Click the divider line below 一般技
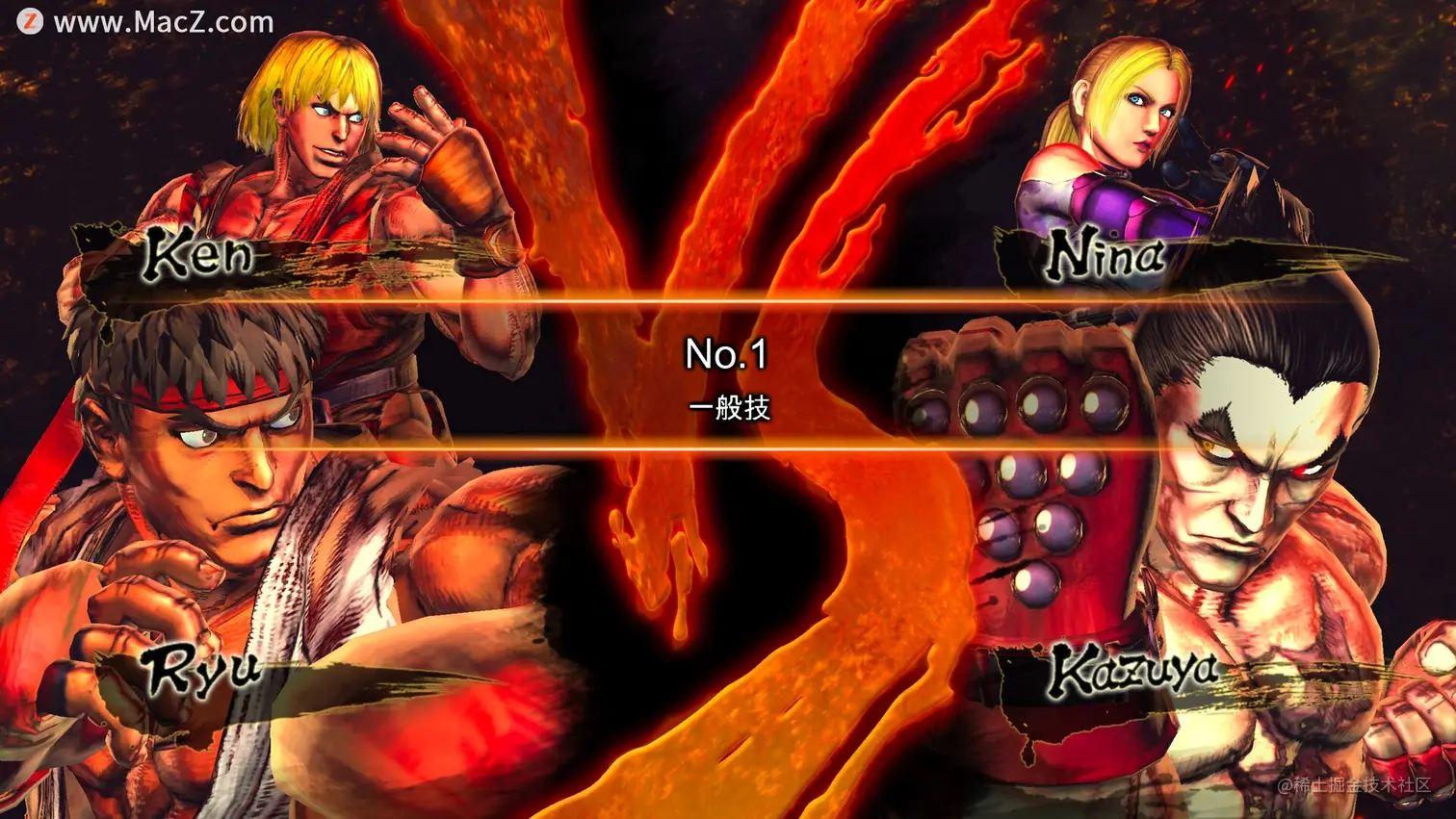 tap(728, 449)
